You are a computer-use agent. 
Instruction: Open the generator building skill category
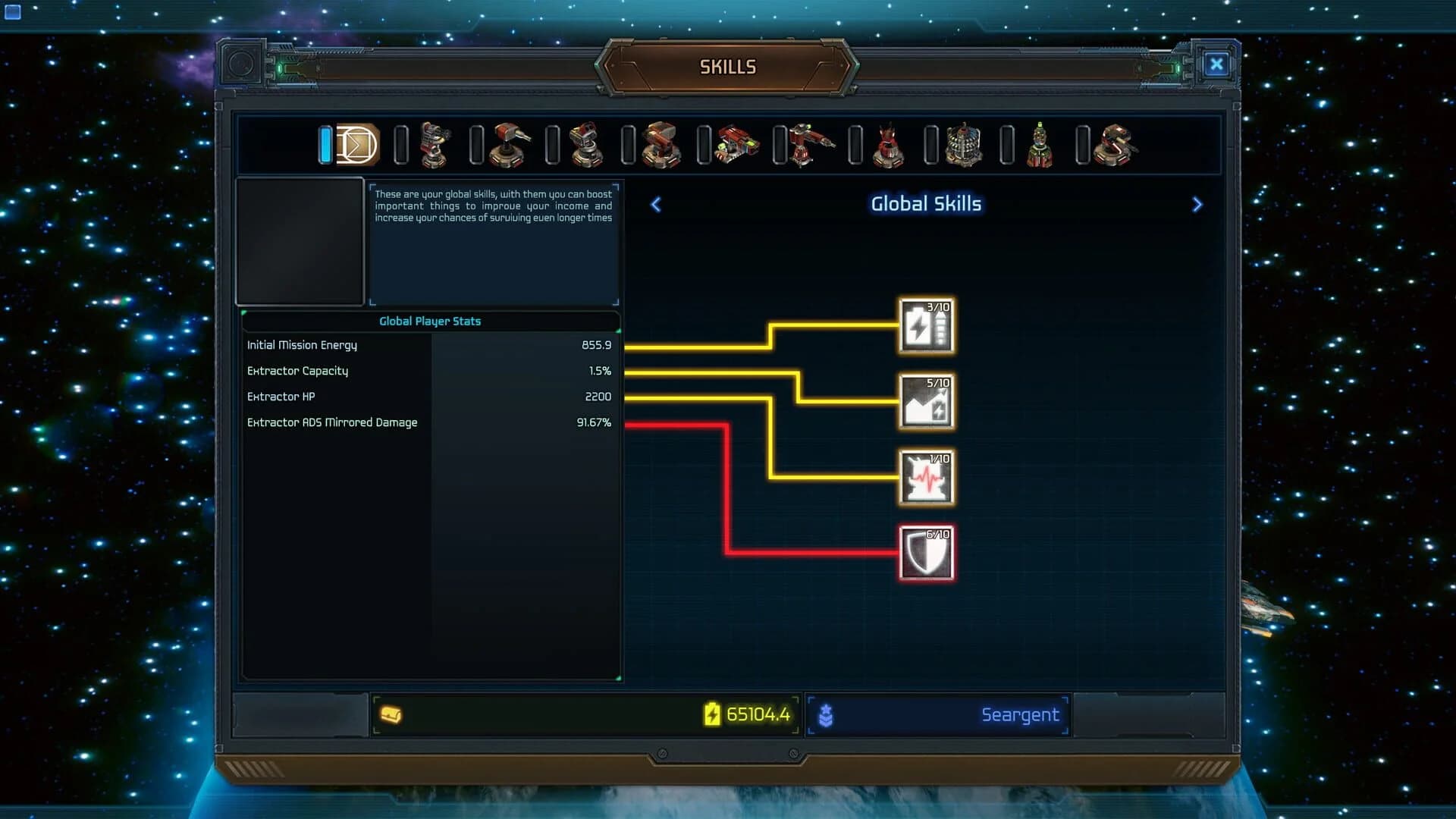tap(962, 144)
